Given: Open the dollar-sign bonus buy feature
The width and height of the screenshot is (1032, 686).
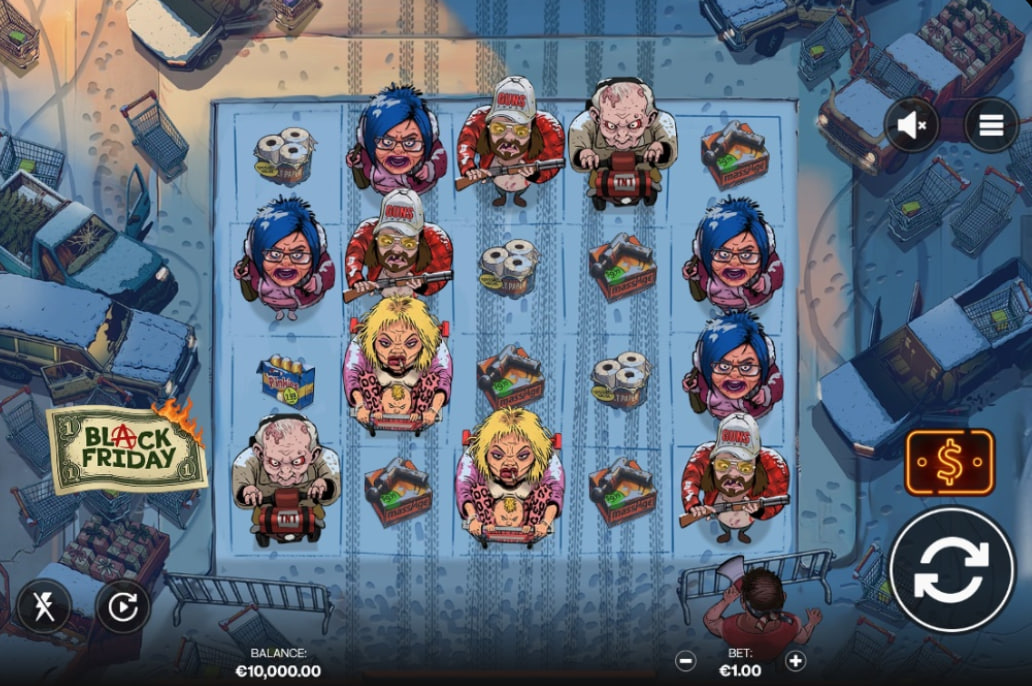Looking at the screenshot, I should [949, 462].
